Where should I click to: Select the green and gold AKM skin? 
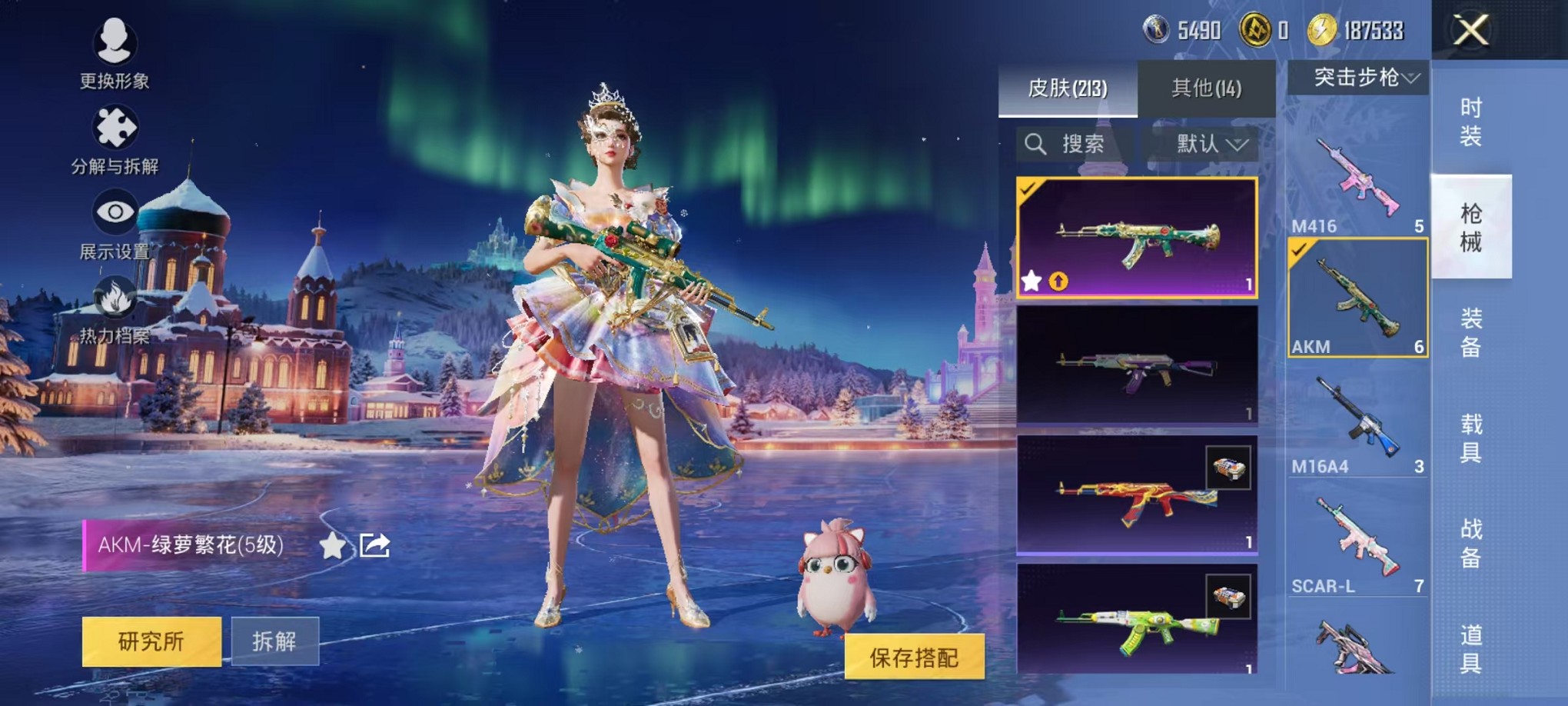click(1137, 237)
